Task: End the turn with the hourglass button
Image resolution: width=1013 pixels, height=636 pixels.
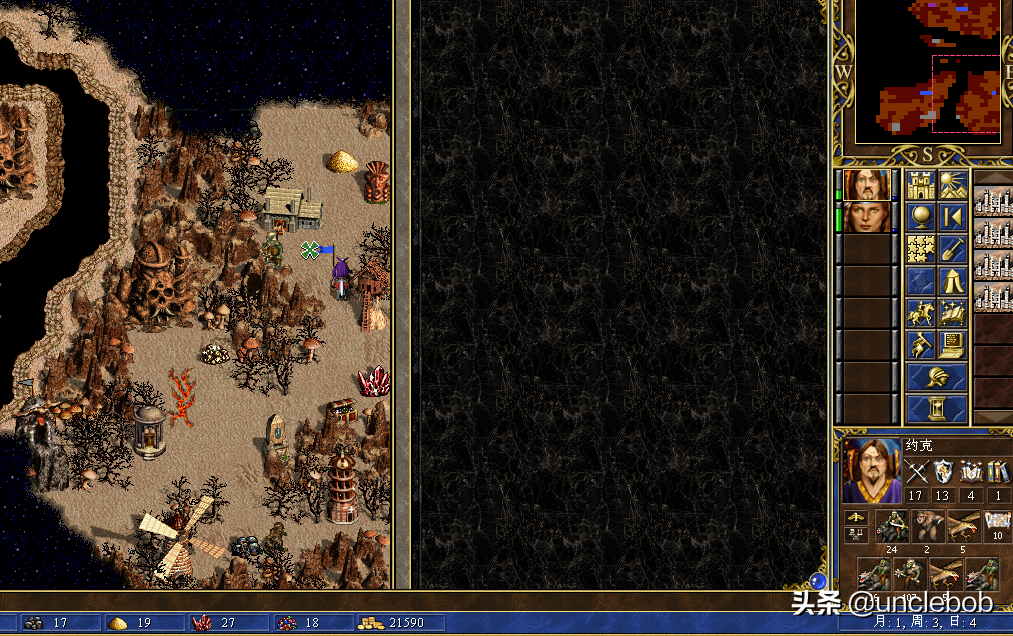Action: (936, 409)
